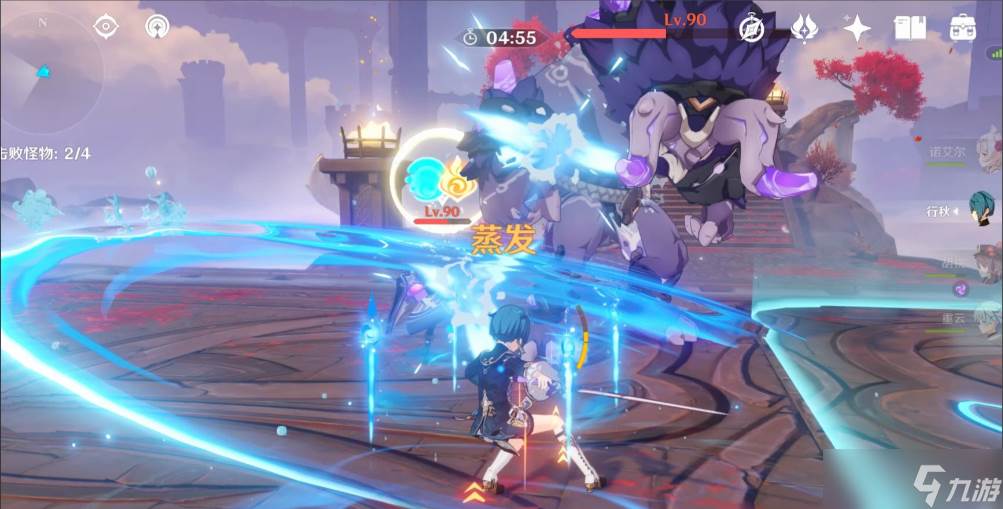1003x509 pixels.
Task: Open the four-point star wish icon
Action: pyautogui.click(x=857, y=28)
